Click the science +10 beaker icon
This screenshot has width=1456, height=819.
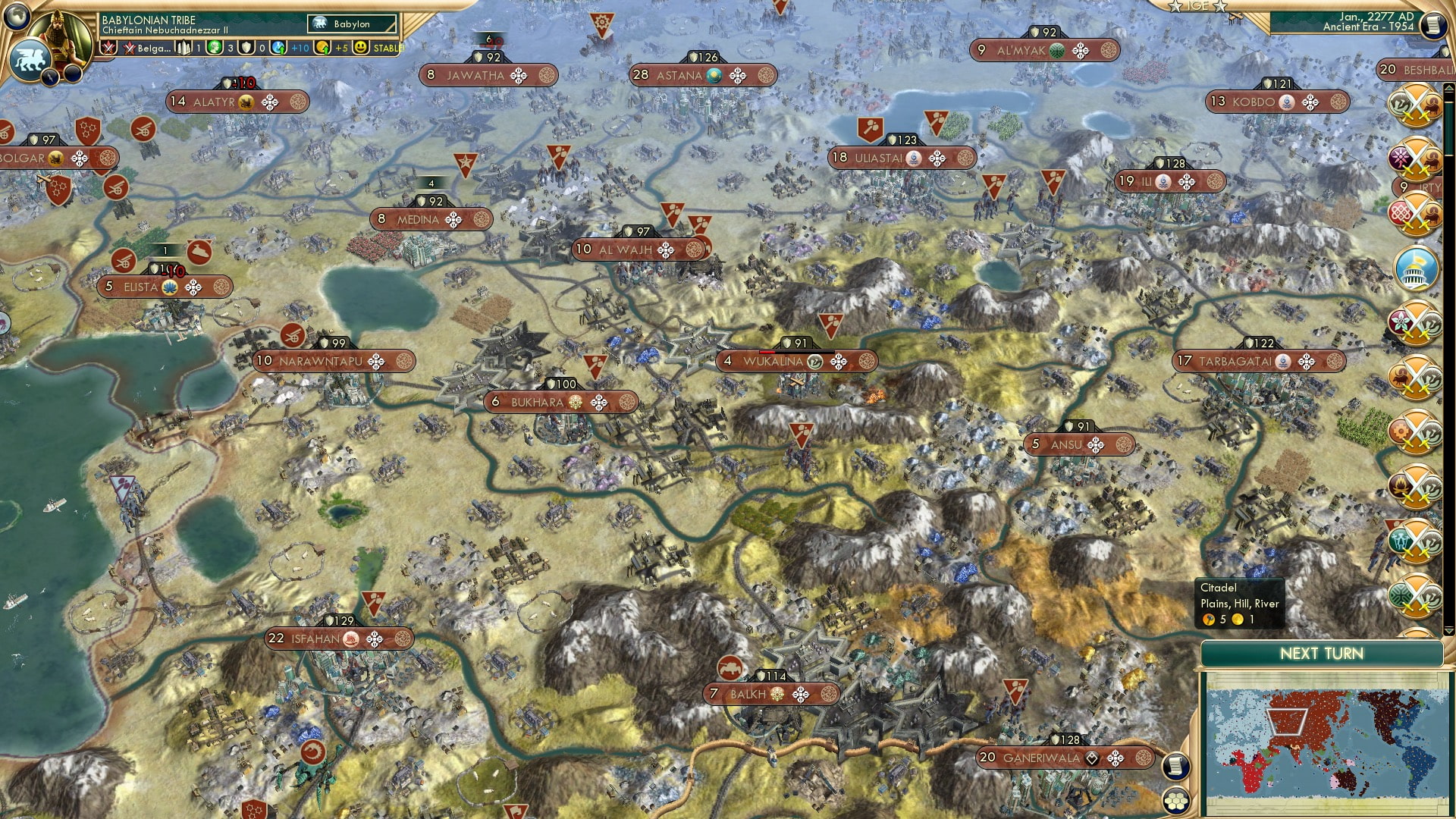(x=278, y=48)
